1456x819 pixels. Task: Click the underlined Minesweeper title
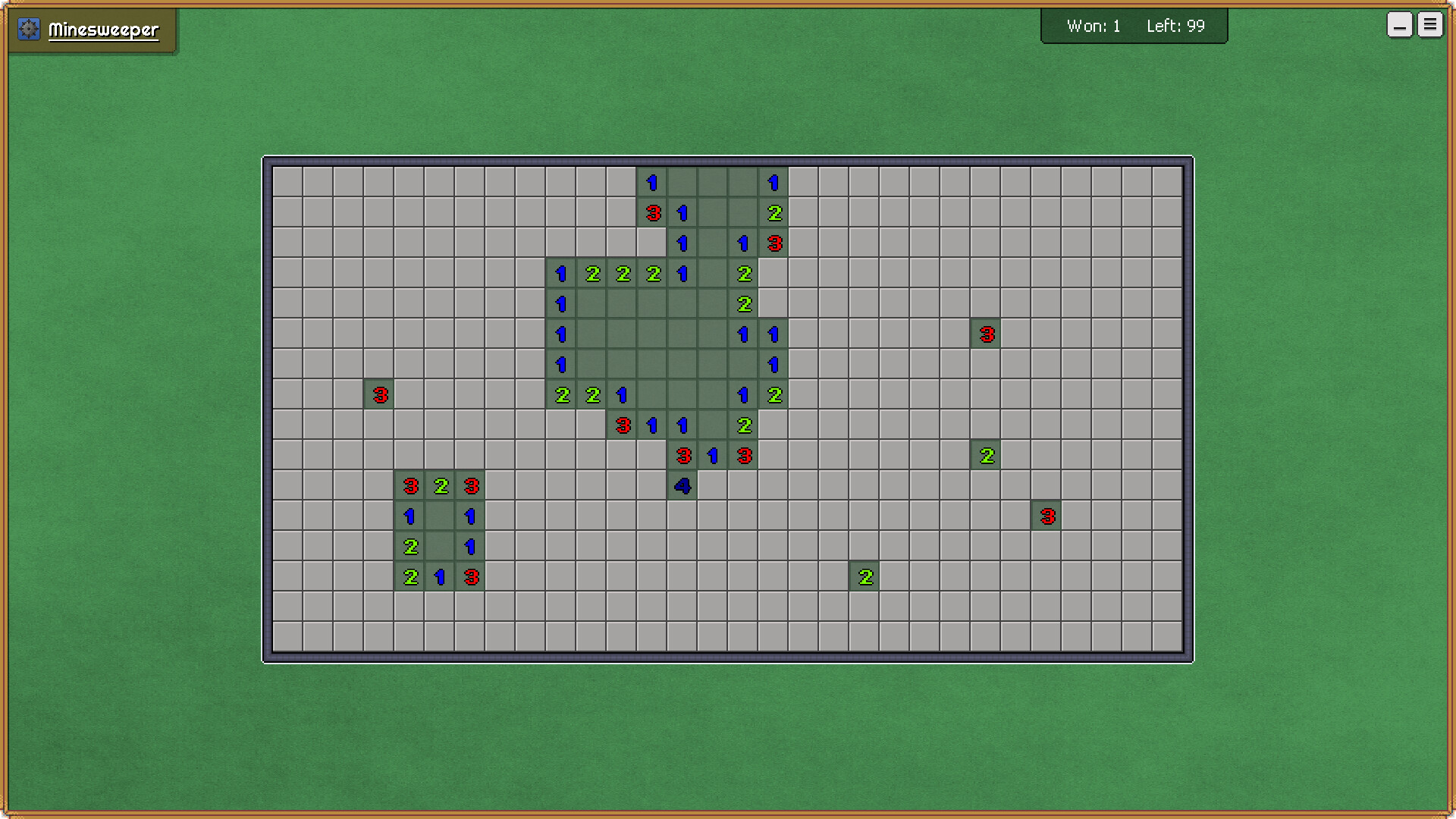point(103,30)
